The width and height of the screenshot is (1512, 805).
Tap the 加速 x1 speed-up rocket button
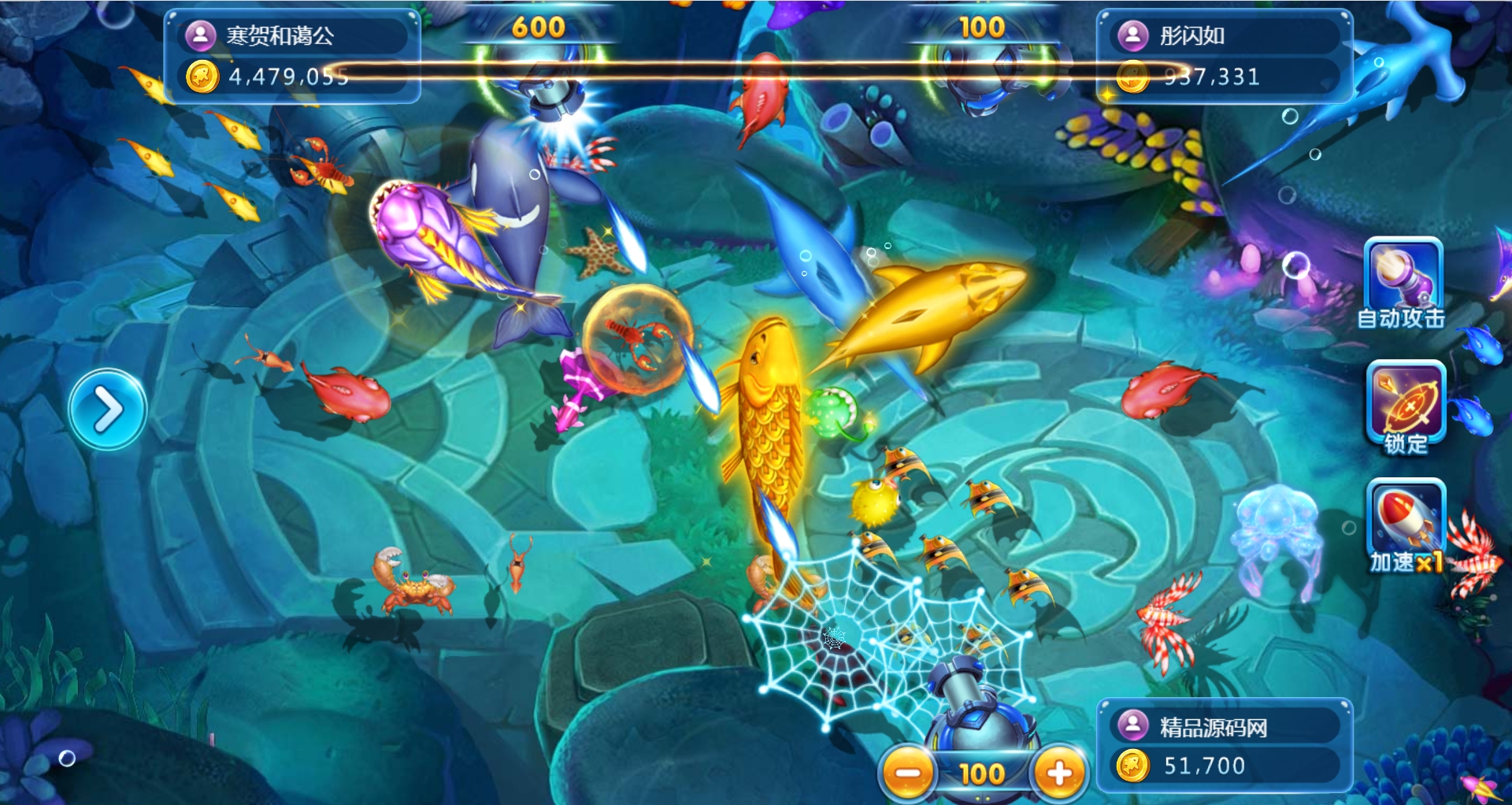point(1407,524)
